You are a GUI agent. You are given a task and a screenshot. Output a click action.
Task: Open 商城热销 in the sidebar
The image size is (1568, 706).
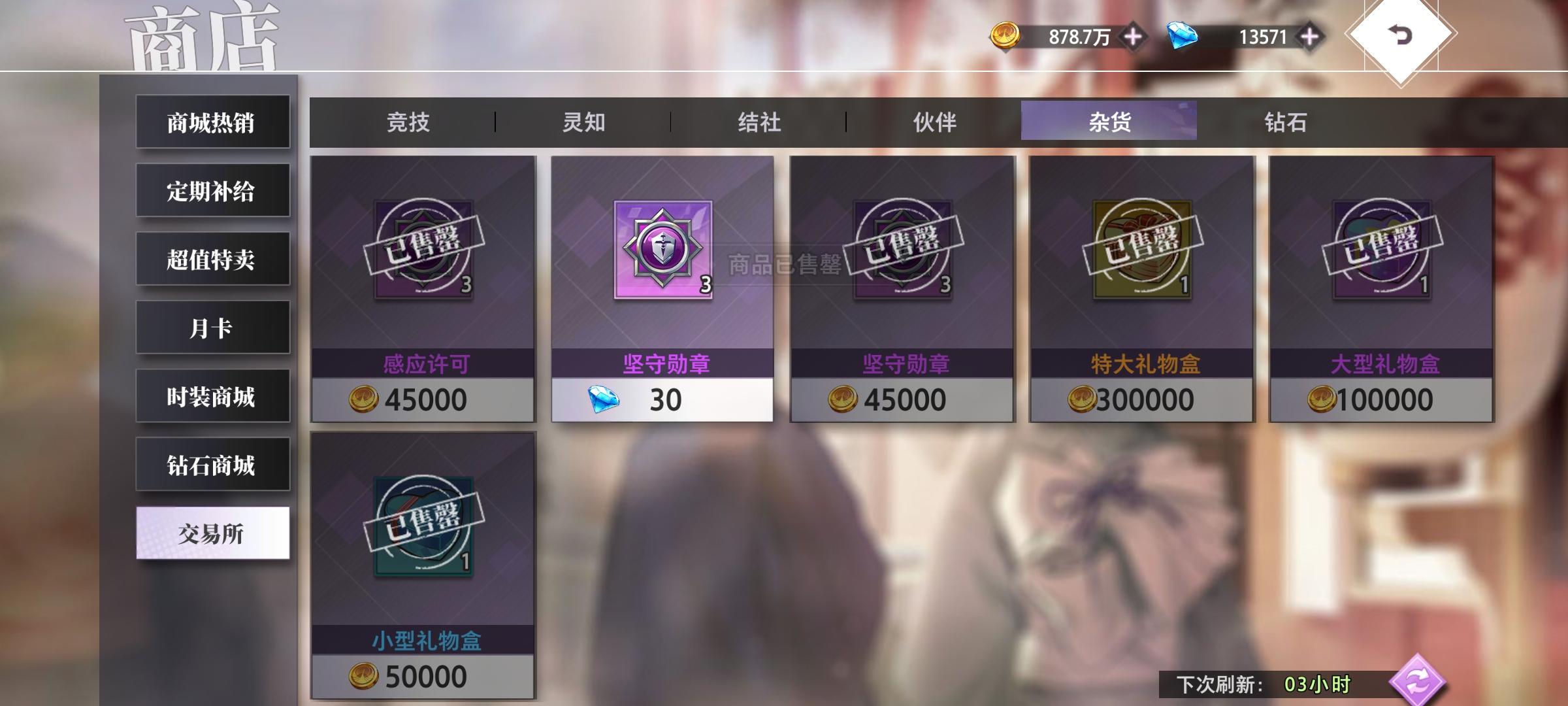pos(212,122)
